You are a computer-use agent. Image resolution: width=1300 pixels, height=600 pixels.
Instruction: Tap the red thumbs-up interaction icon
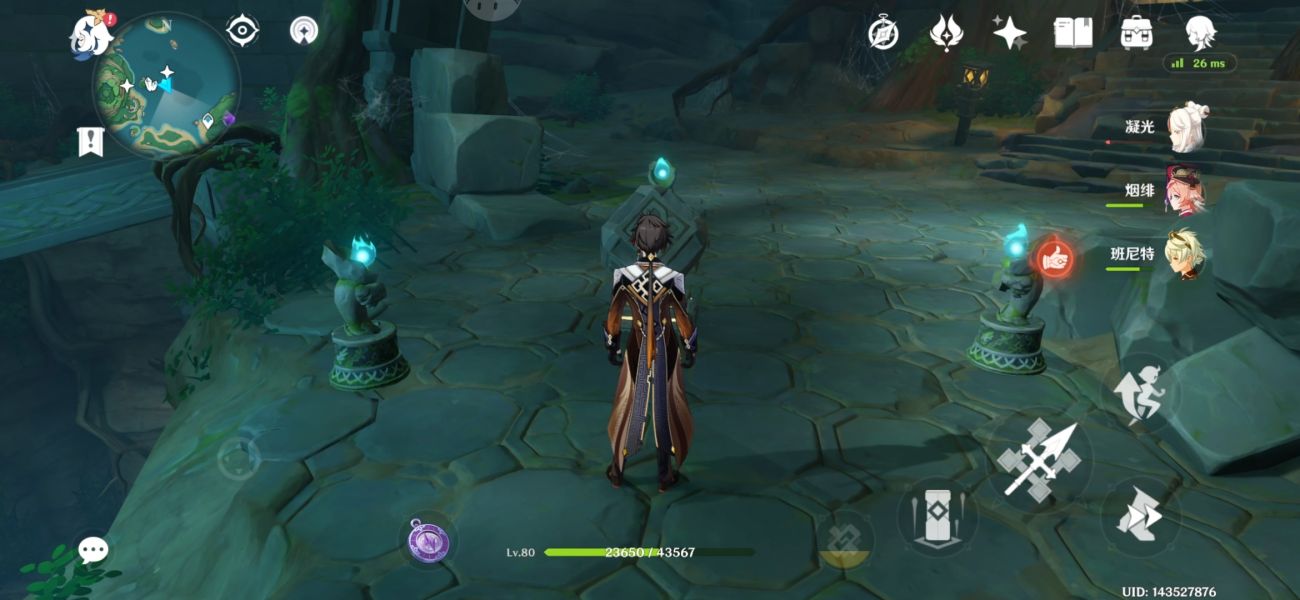click(1052, 260)
